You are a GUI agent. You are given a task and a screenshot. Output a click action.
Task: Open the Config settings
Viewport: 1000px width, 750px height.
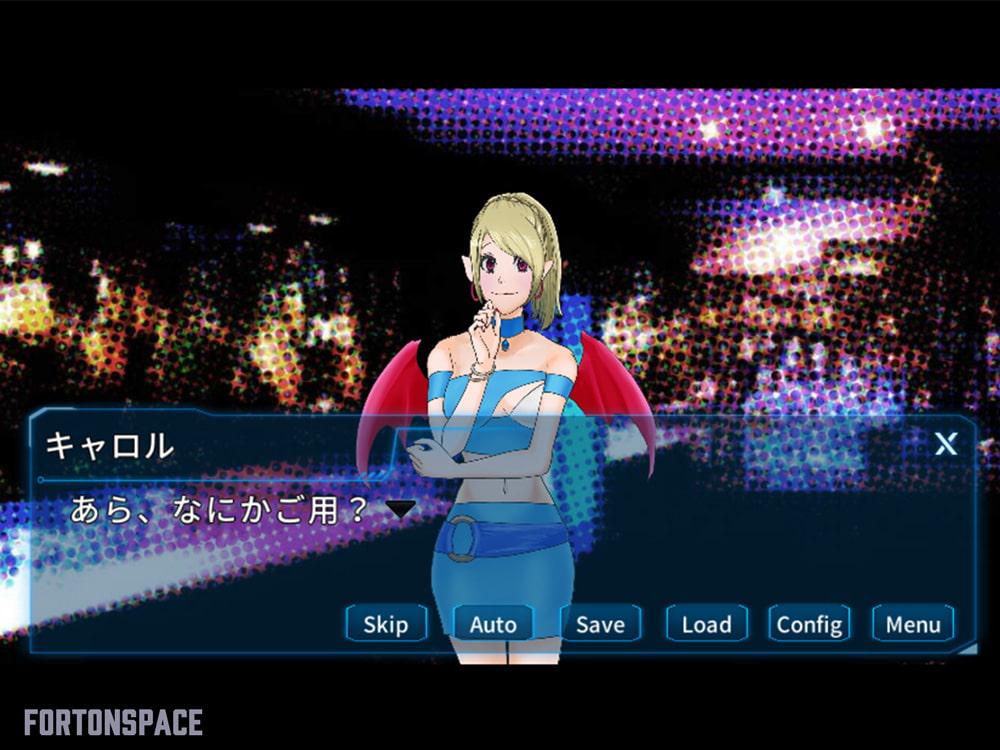pos(809,624)
